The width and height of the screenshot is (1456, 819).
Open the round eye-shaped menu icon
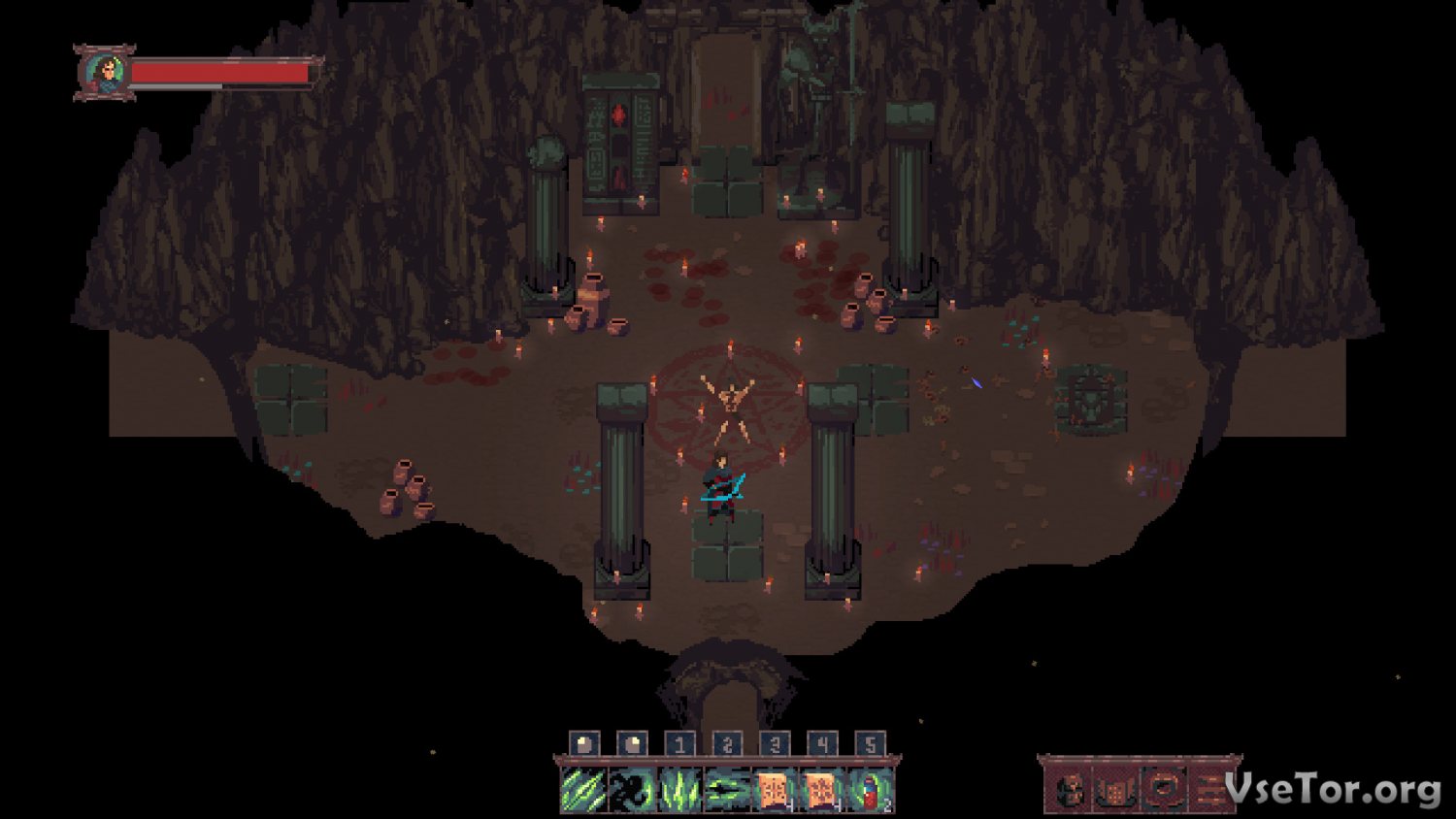[1164, 790]
